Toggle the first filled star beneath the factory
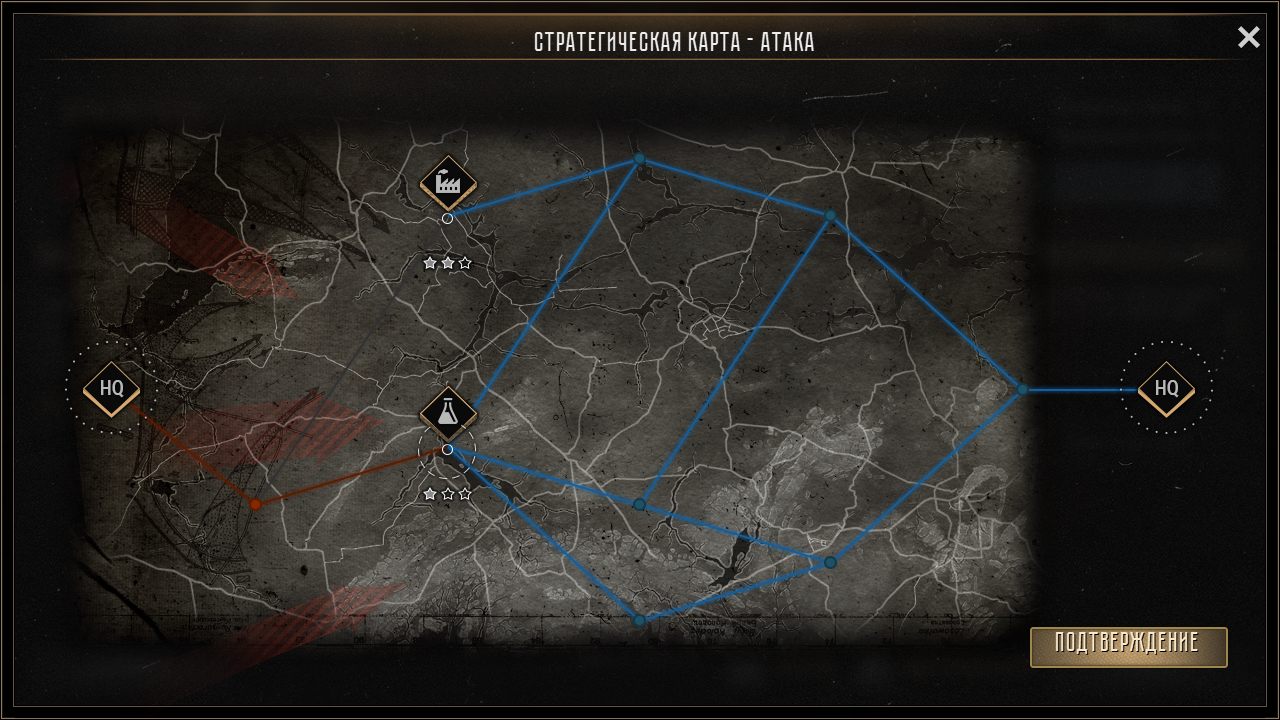The height and width of the screenshot is (720, 1280). (430, 264)
